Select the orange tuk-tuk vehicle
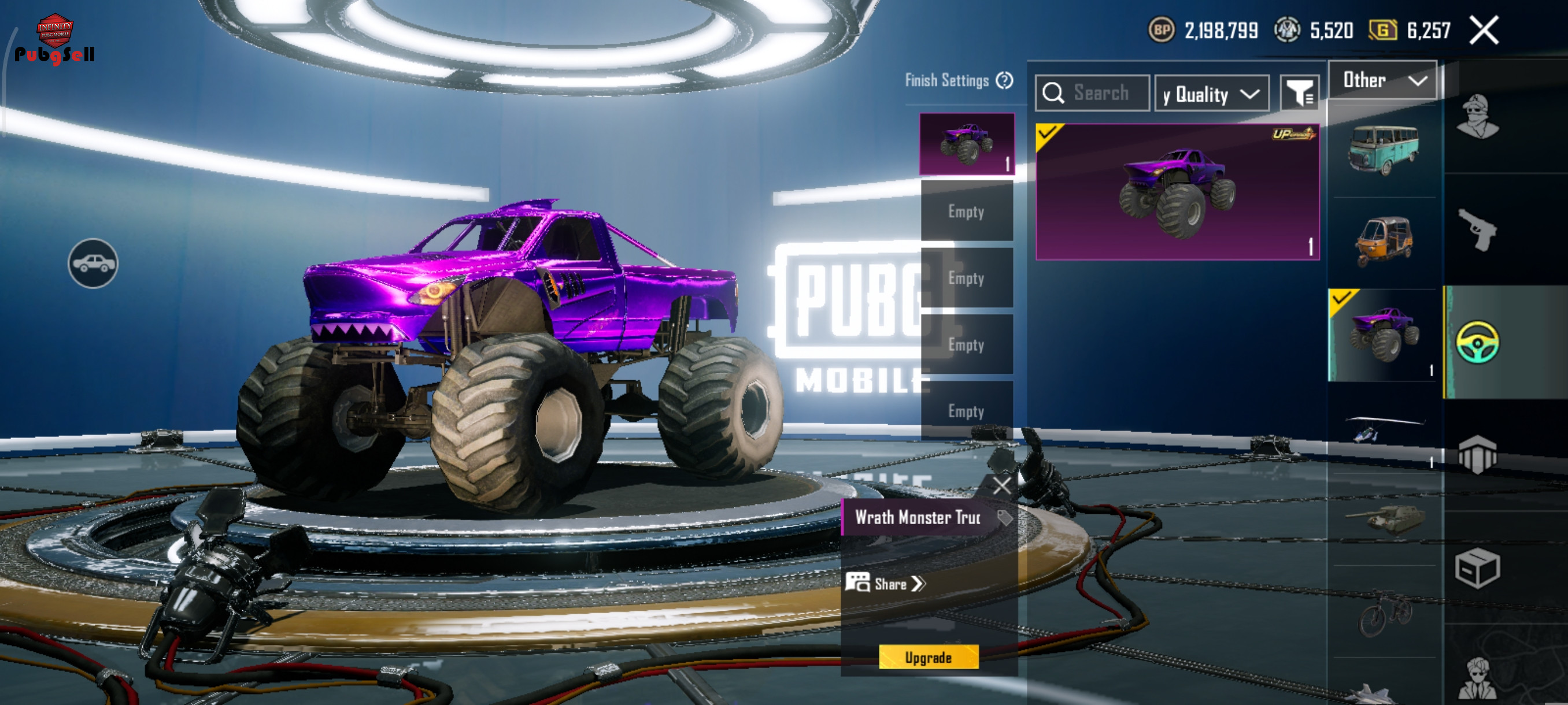The image size is (1568, 705). tap(1384, 242)
